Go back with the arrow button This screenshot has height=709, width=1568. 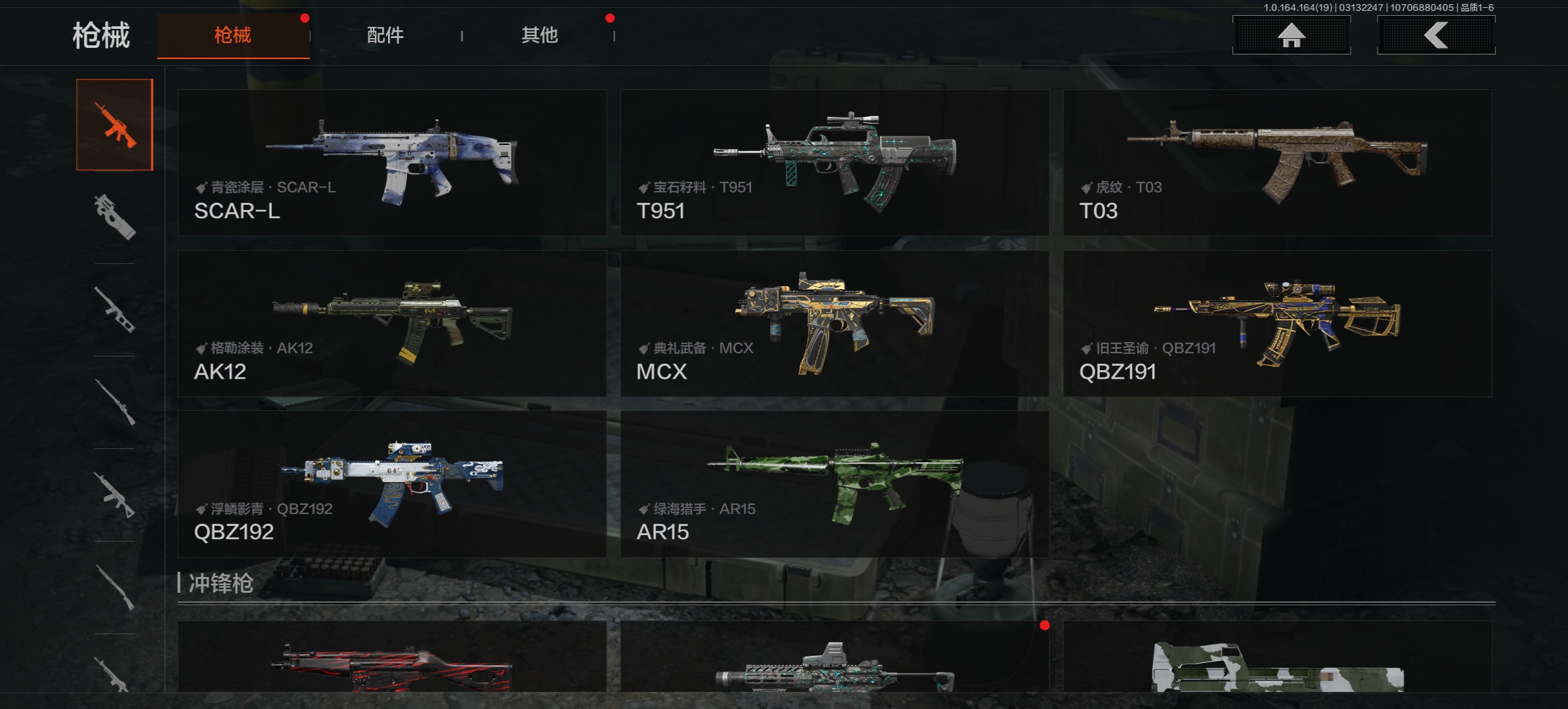[x=1435, y=35]
